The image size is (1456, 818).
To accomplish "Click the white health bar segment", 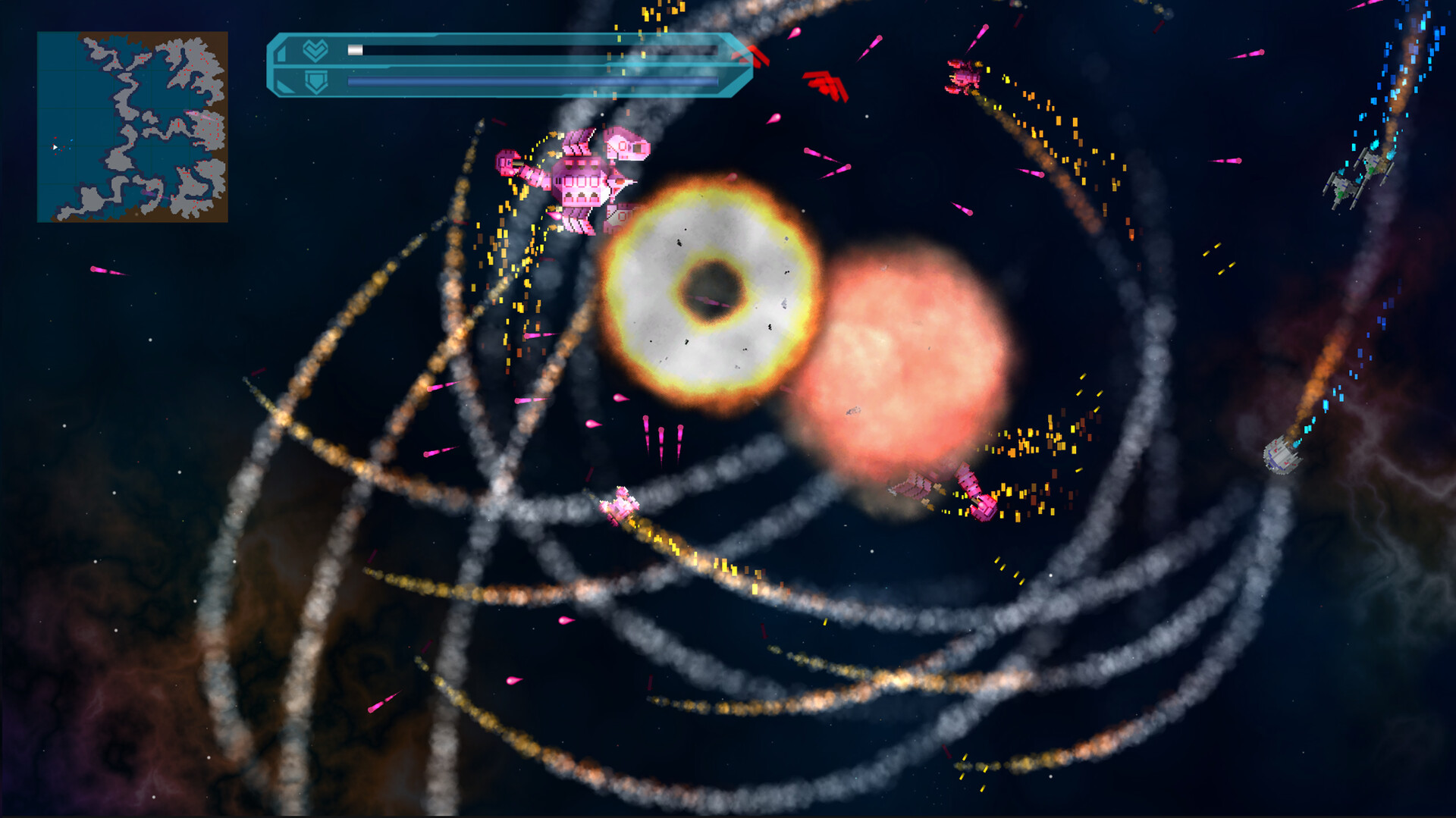I will [354, 49].
